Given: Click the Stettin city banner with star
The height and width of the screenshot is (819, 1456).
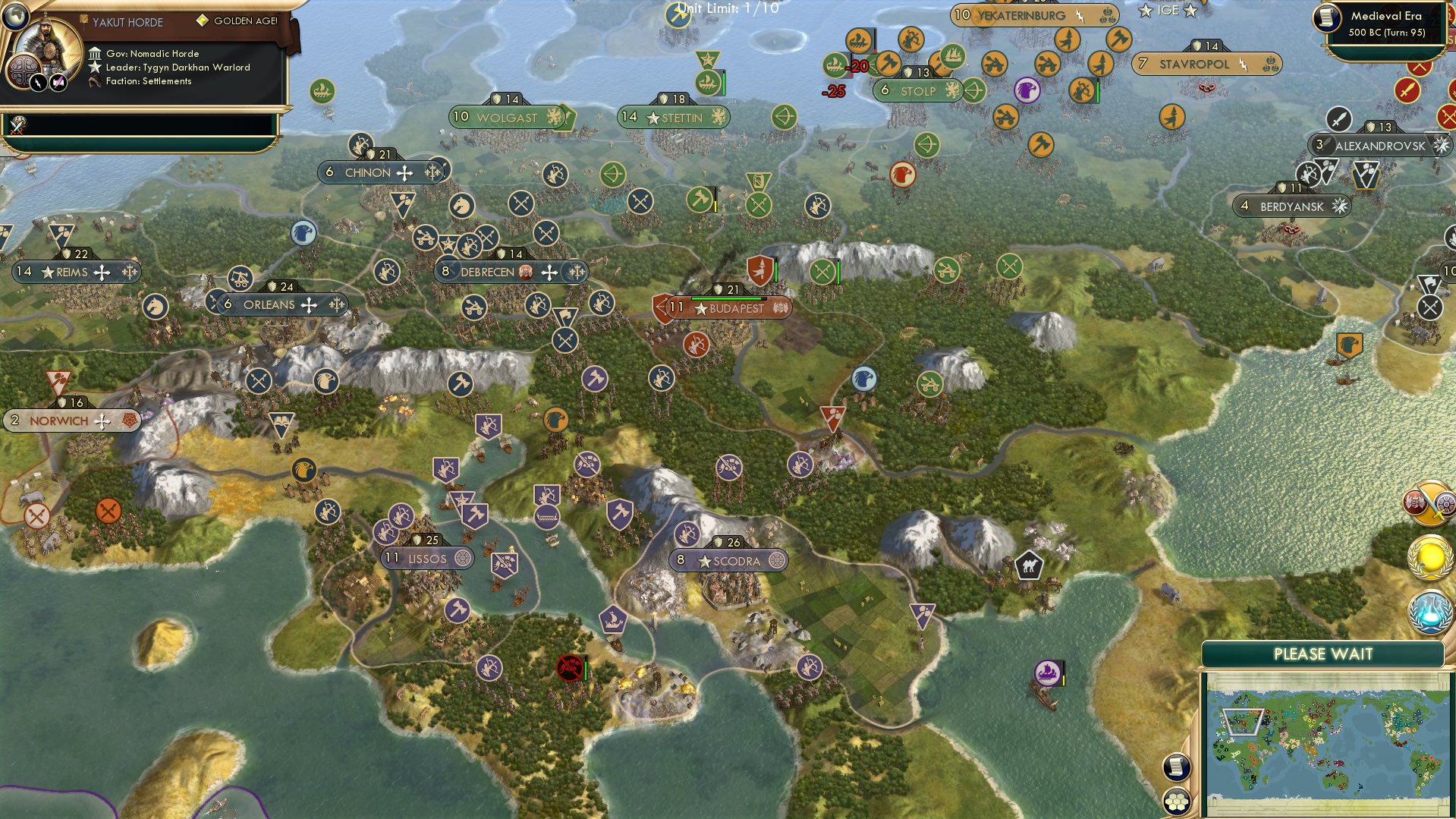Looking at the screenshot, I should pos(672,118).
